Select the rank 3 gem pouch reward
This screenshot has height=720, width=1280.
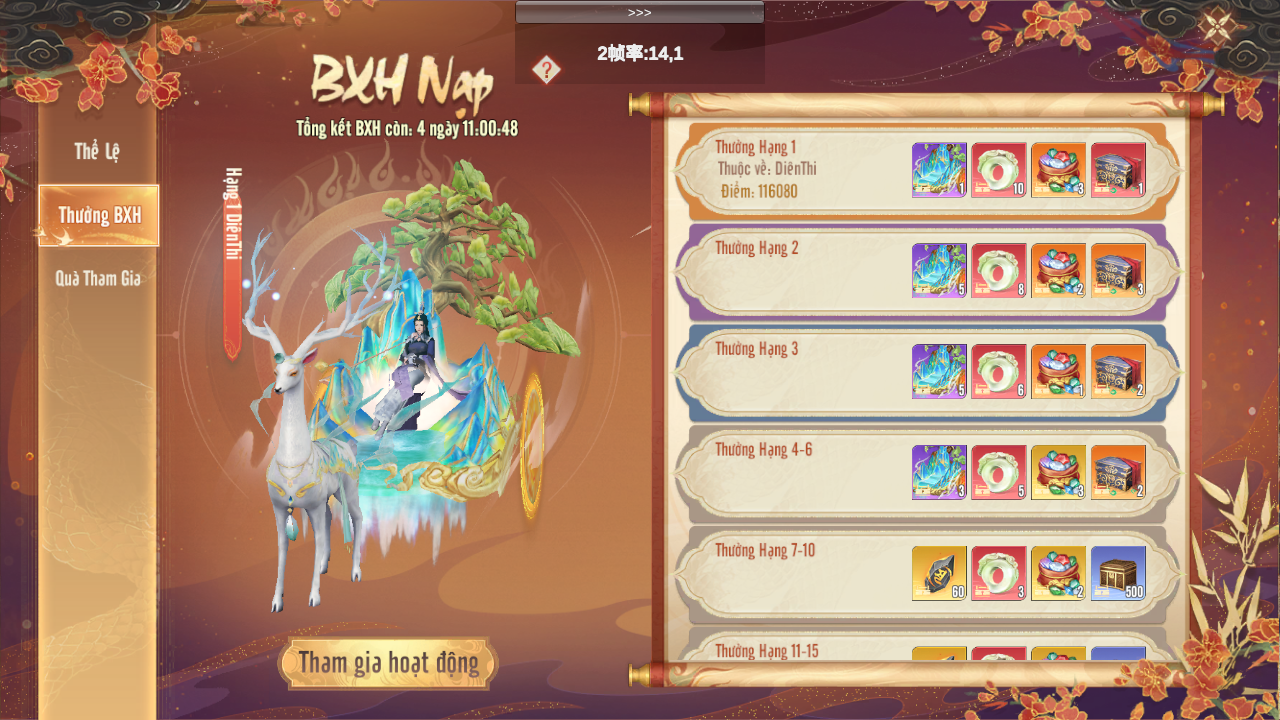(x=1059, y=372)
